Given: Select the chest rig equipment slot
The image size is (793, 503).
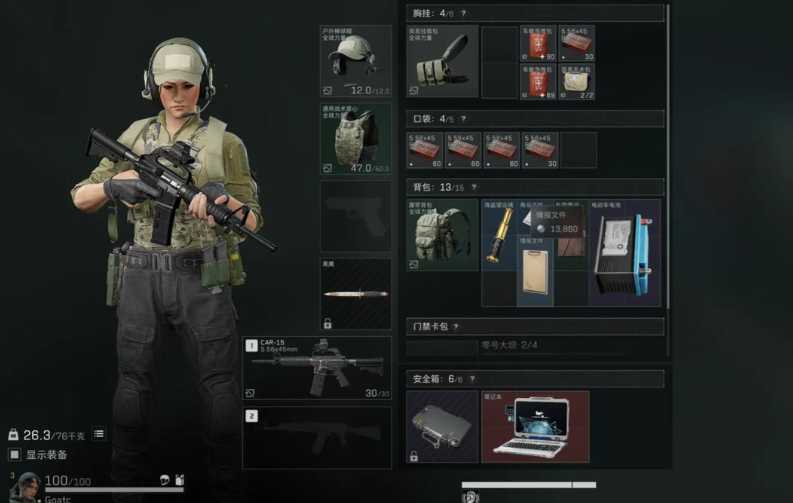Looking at the screenshot, I should pos(442,62).
